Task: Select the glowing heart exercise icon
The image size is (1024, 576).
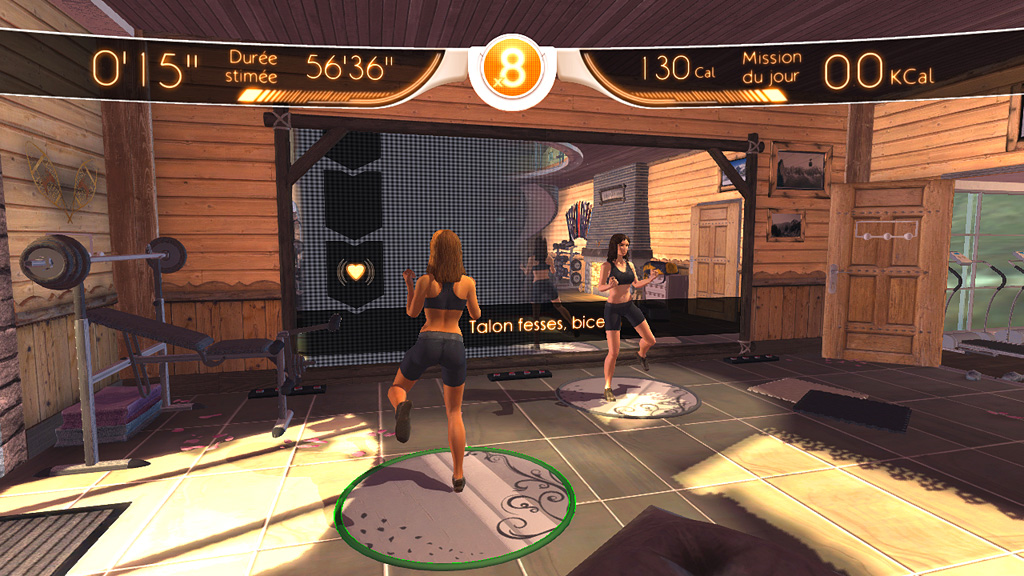Action: pyautogui.click(x=353, y=269)
